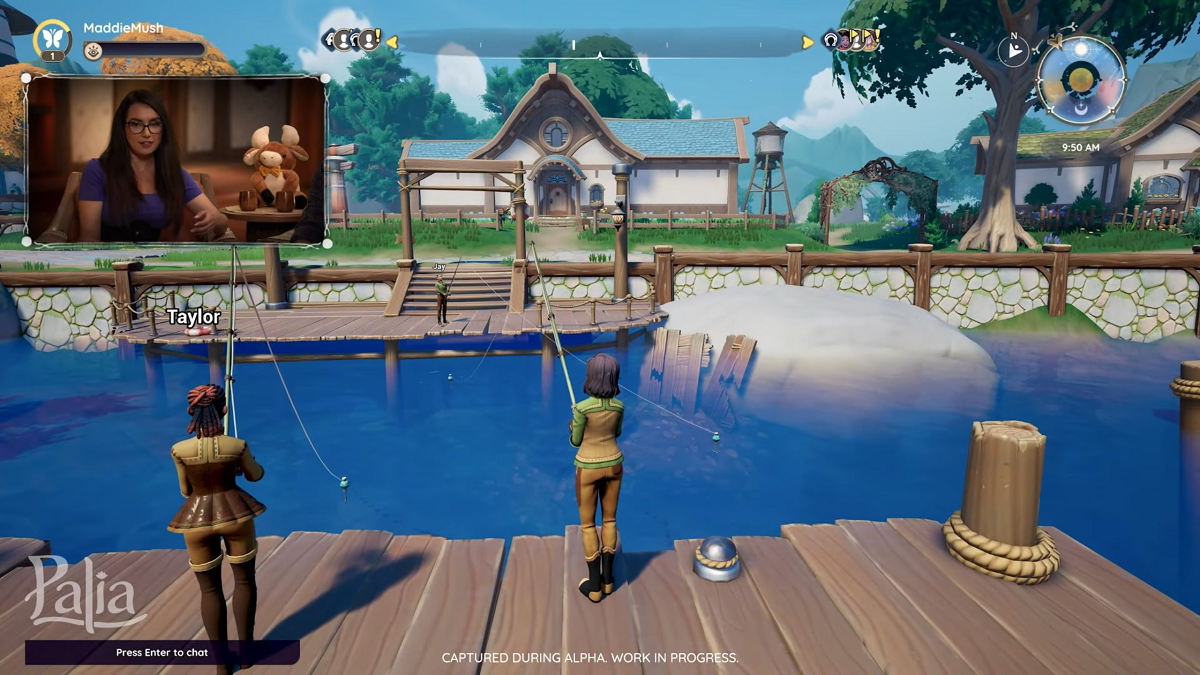The height and width of the screenshot is (675, 1200).
Task: Click the north compass indicator
Action: click(1013, 51)
